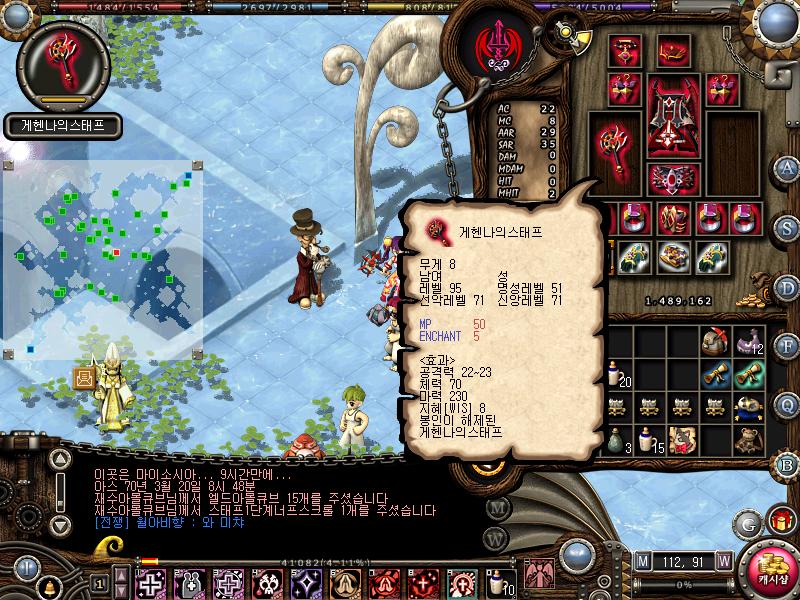800x600 pixels.
Task: Click the red gift box button
Action: pos(781,520)
